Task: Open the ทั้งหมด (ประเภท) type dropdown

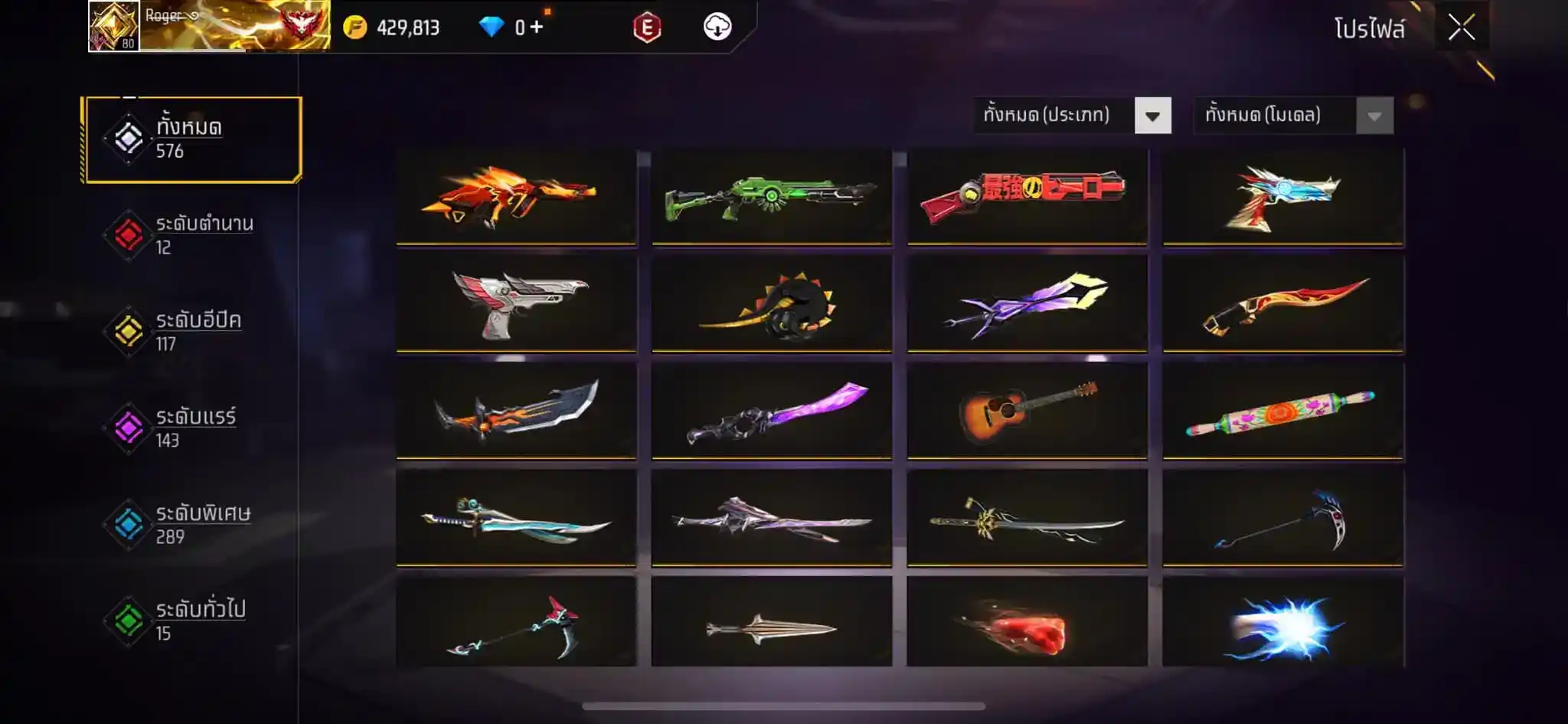Action: (x=1151, y=116)
